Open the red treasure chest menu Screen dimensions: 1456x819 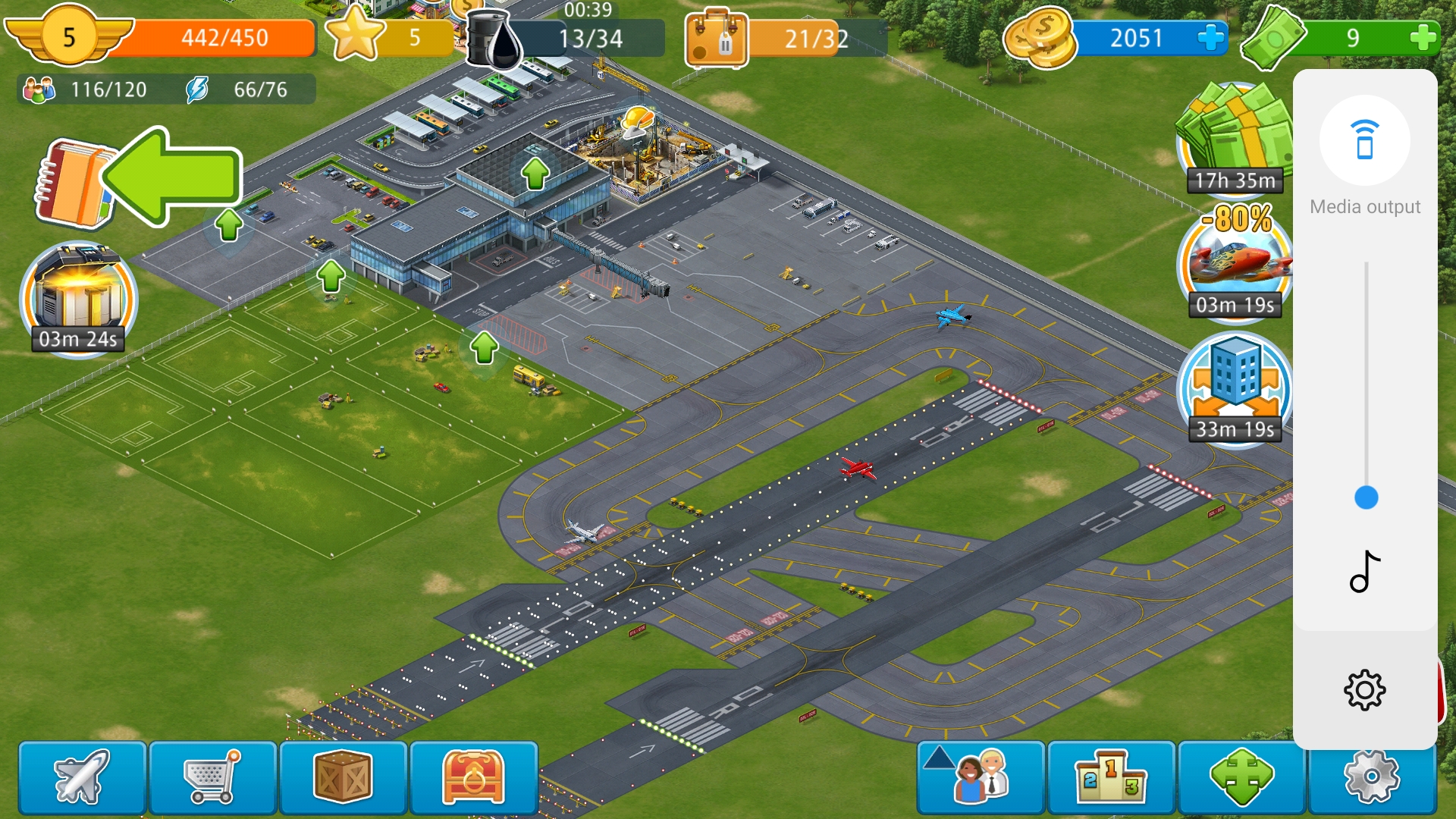[x=473, y=777]
